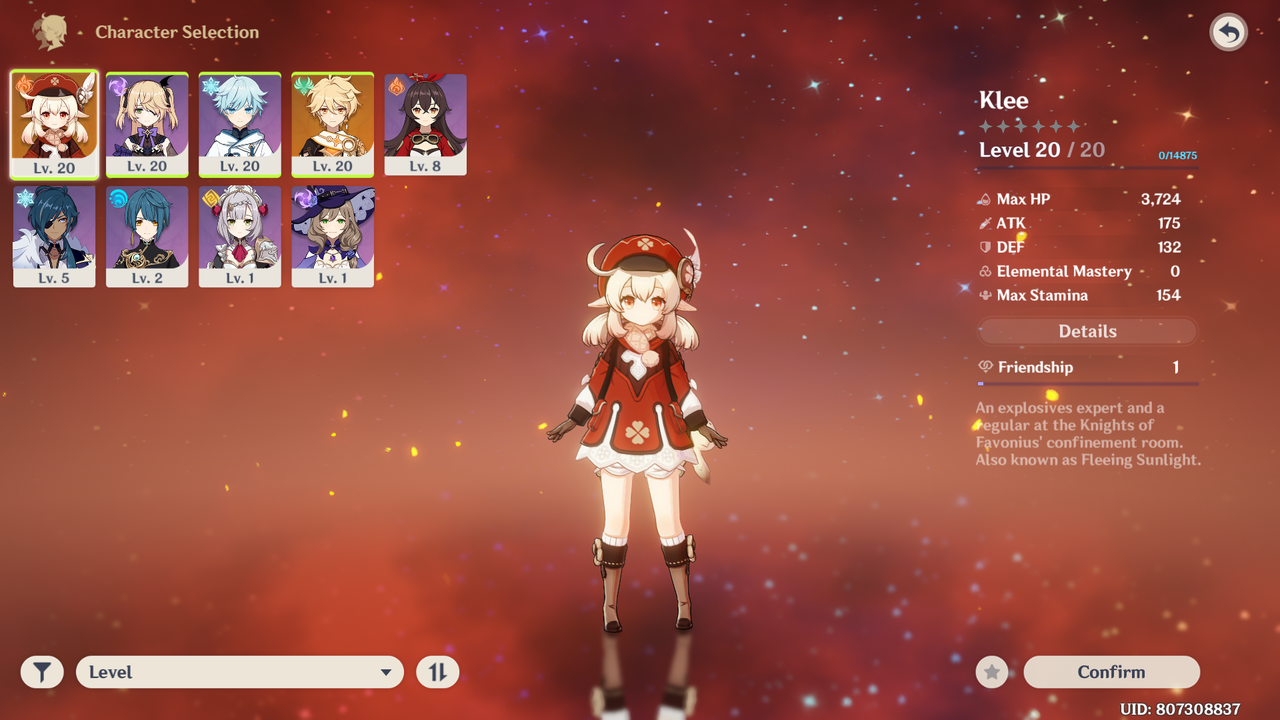Click the star favorite button

point(992,672)
